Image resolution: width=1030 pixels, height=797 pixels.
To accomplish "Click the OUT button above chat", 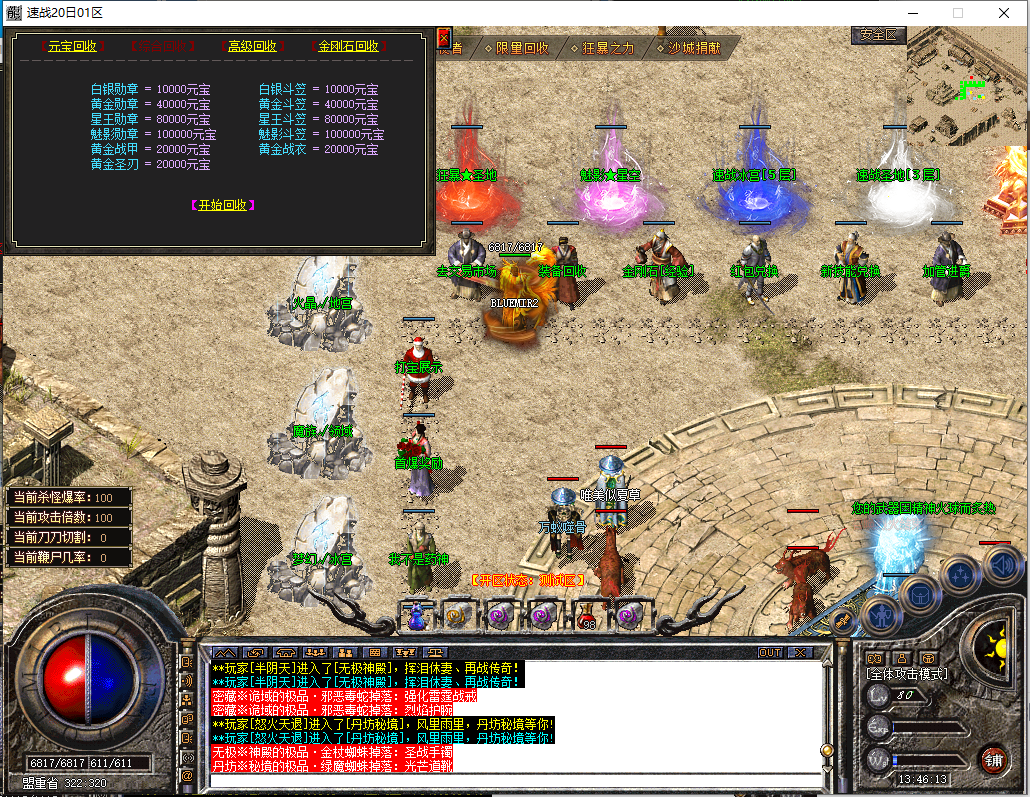I will [x=770, y=652].
